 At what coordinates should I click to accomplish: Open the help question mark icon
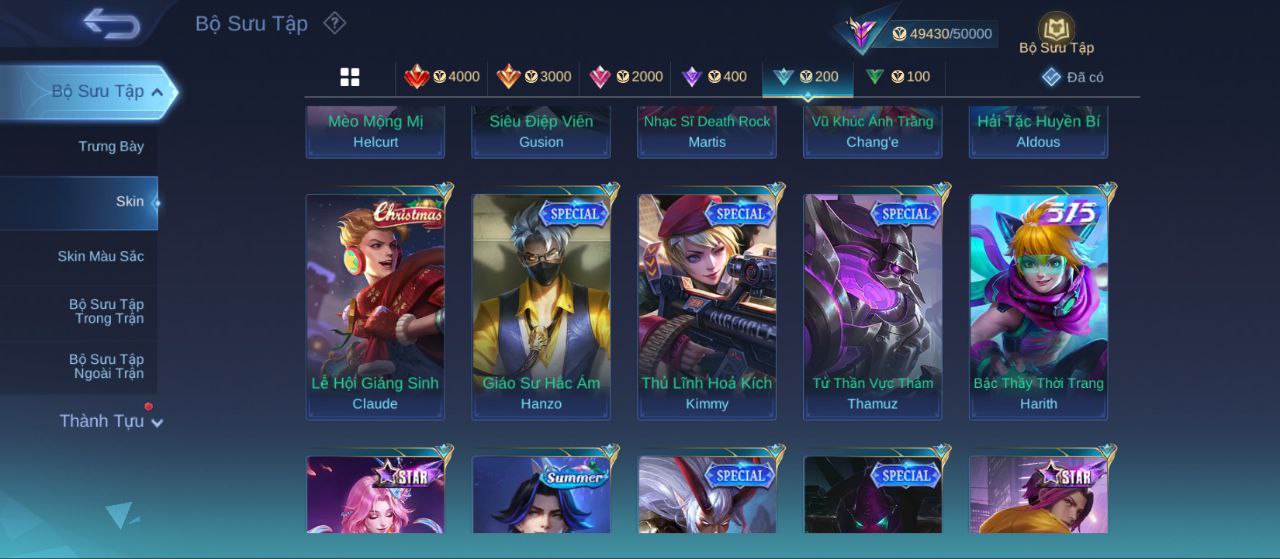pos(335,23)
